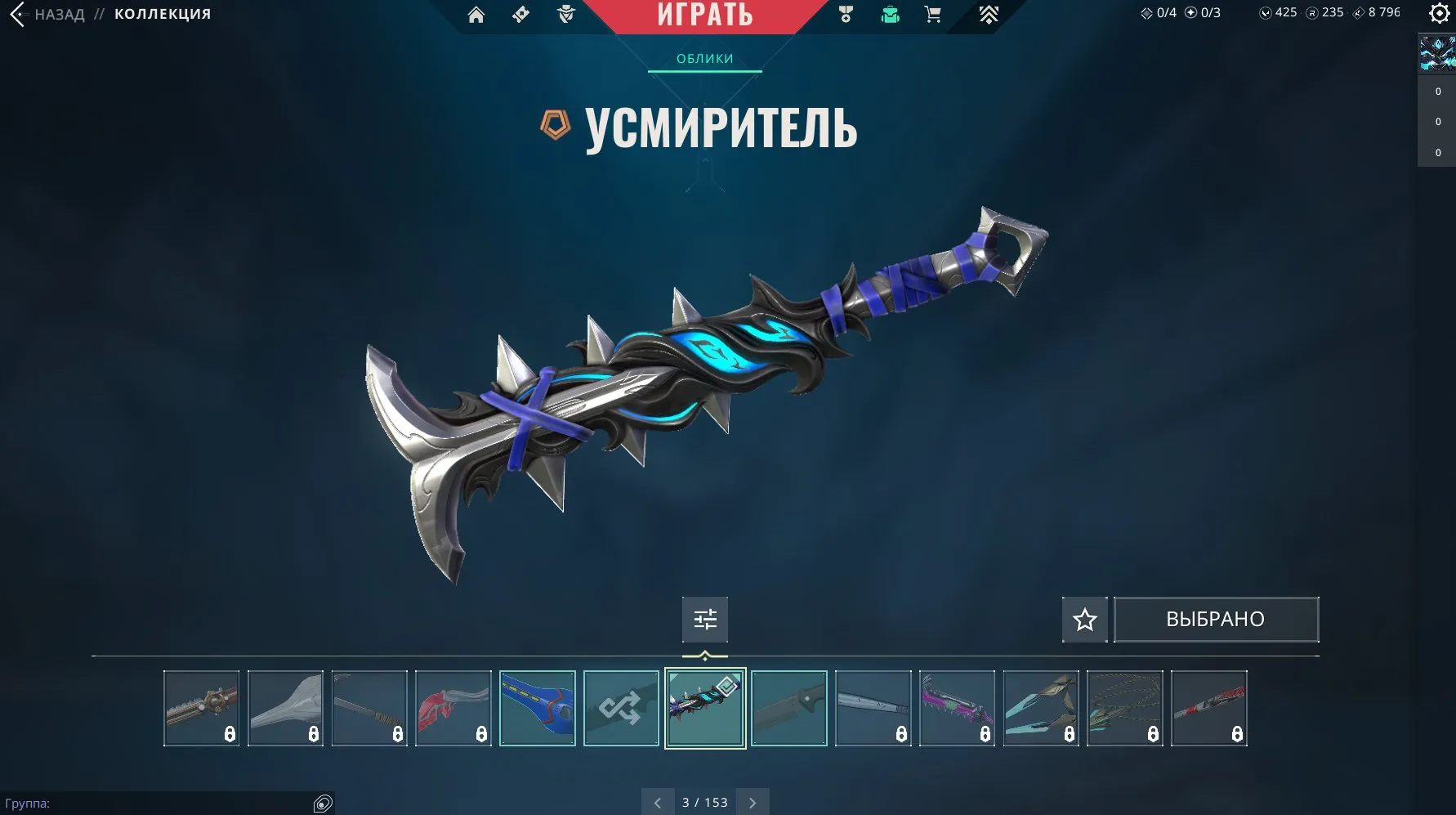Click the medal career icon

click(846, 14)
